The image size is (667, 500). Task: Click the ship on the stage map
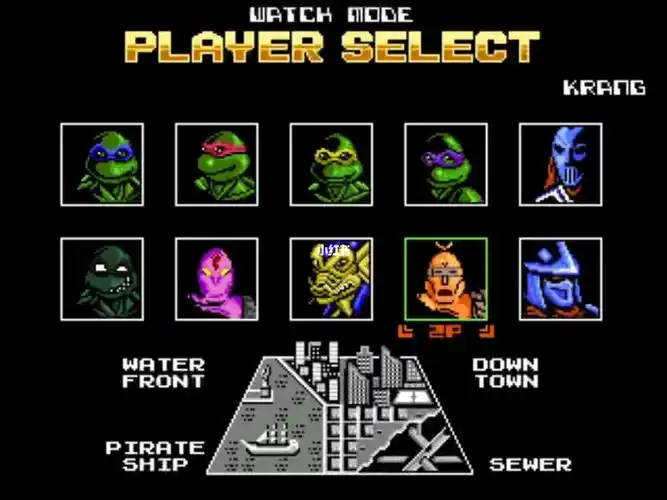pos(273,438)
